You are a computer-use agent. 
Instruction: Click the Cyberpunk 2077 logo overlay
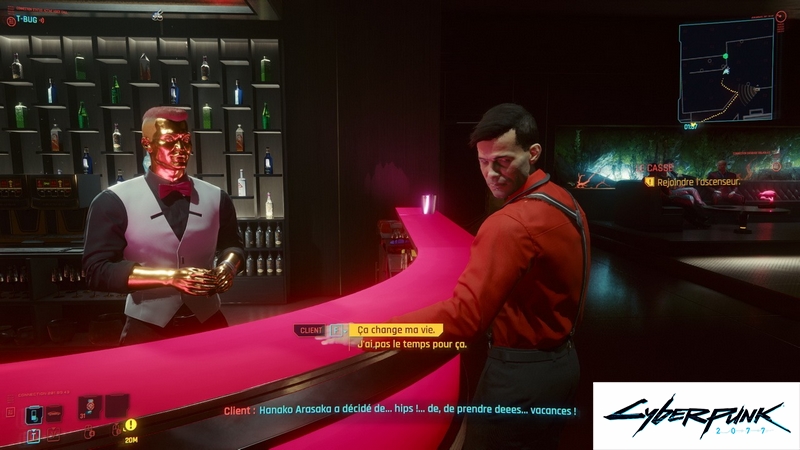(x=695, y=415)
